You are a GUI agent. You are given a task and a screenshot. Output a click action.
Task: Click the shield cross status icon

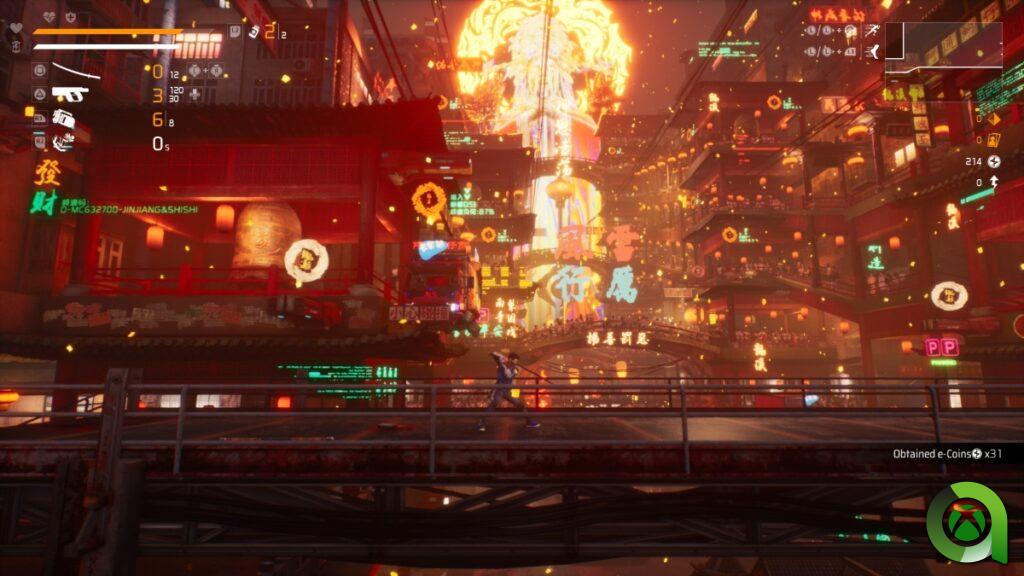[70, 17]
